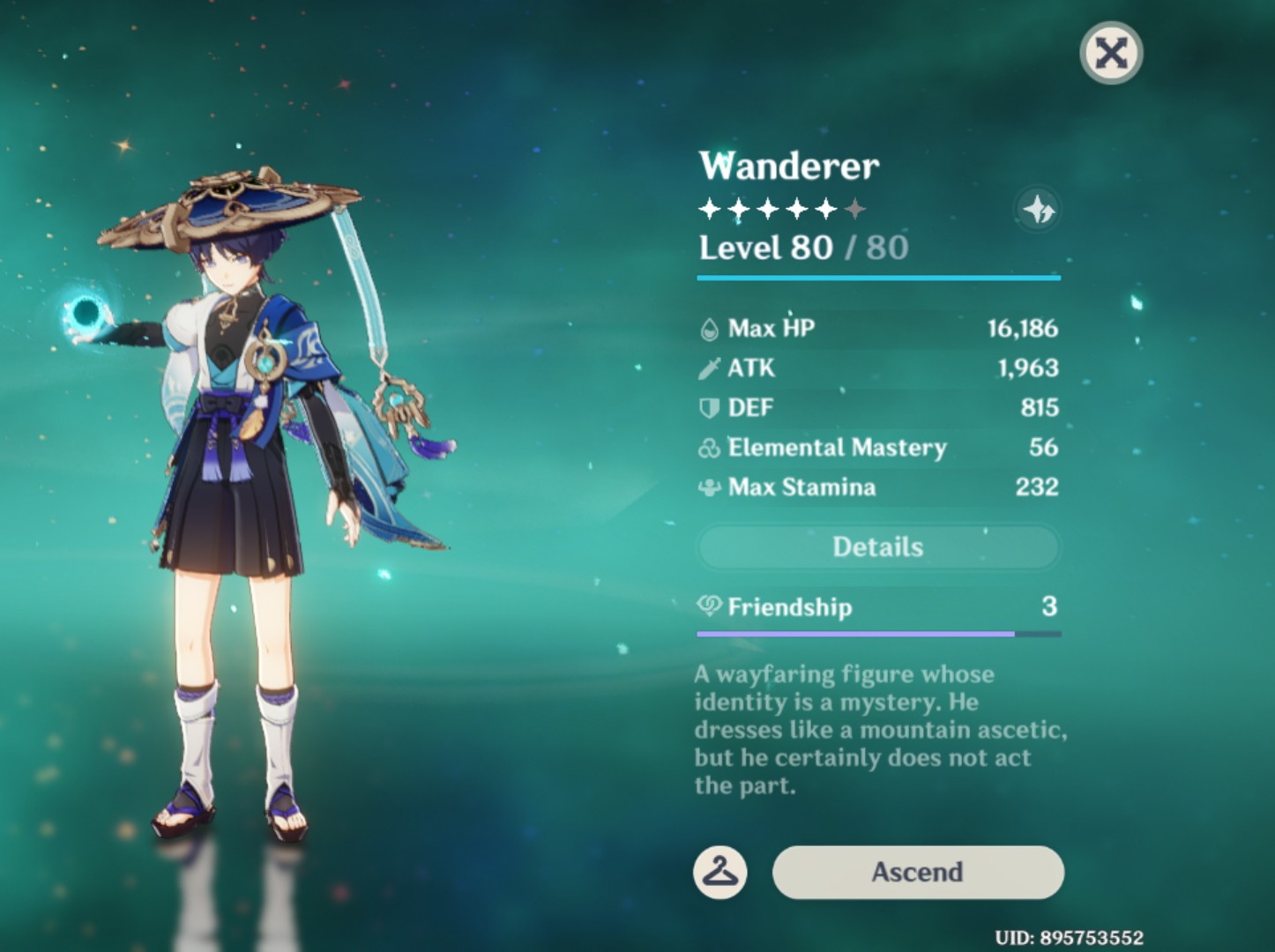The height and width of the screenshot is (952, 1275).
Task: Click the DEF shield icon
Action: (x=711, y=407)
